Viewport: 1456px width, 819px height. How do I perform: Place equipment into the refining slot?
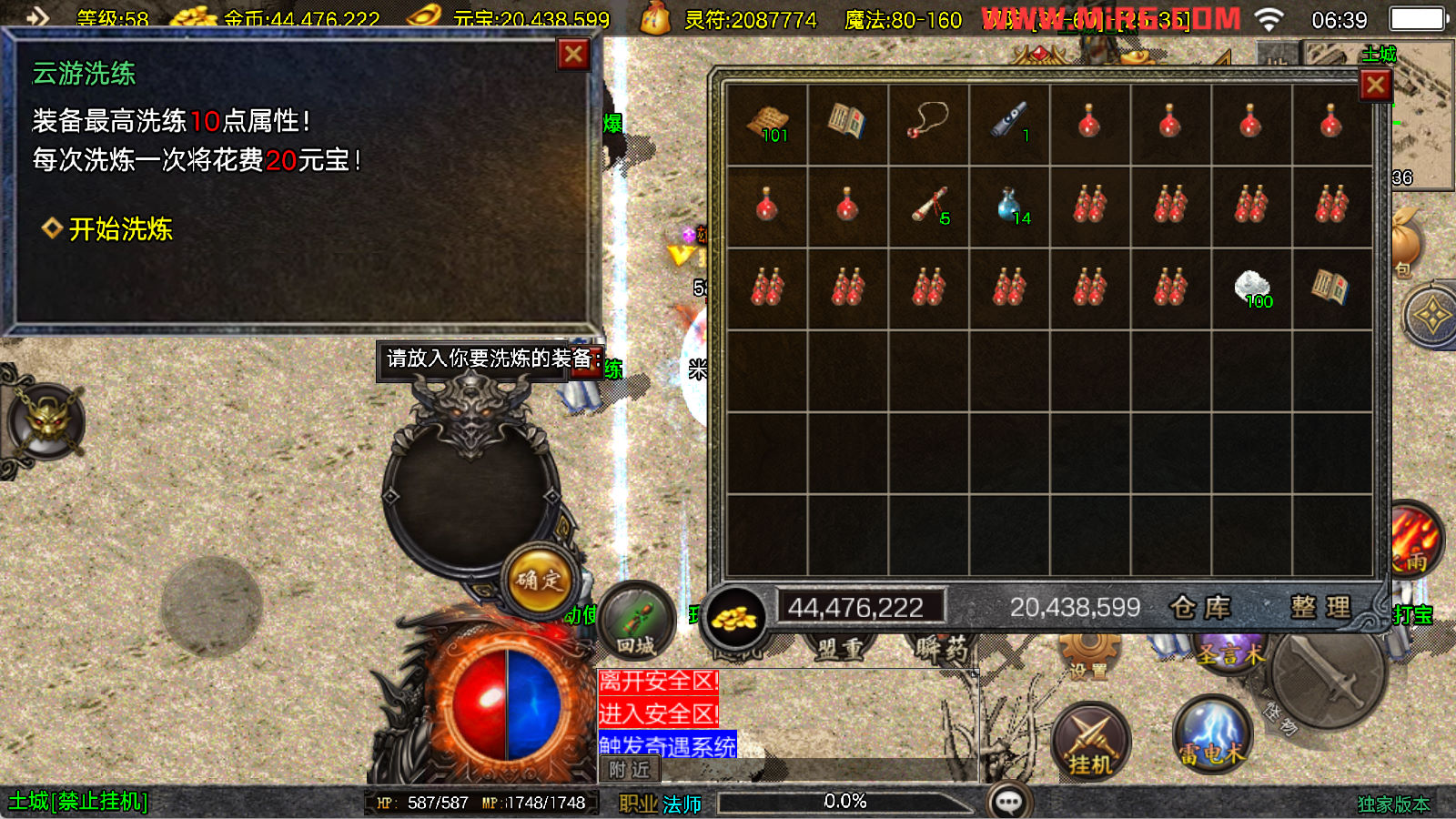pos(470,496)
